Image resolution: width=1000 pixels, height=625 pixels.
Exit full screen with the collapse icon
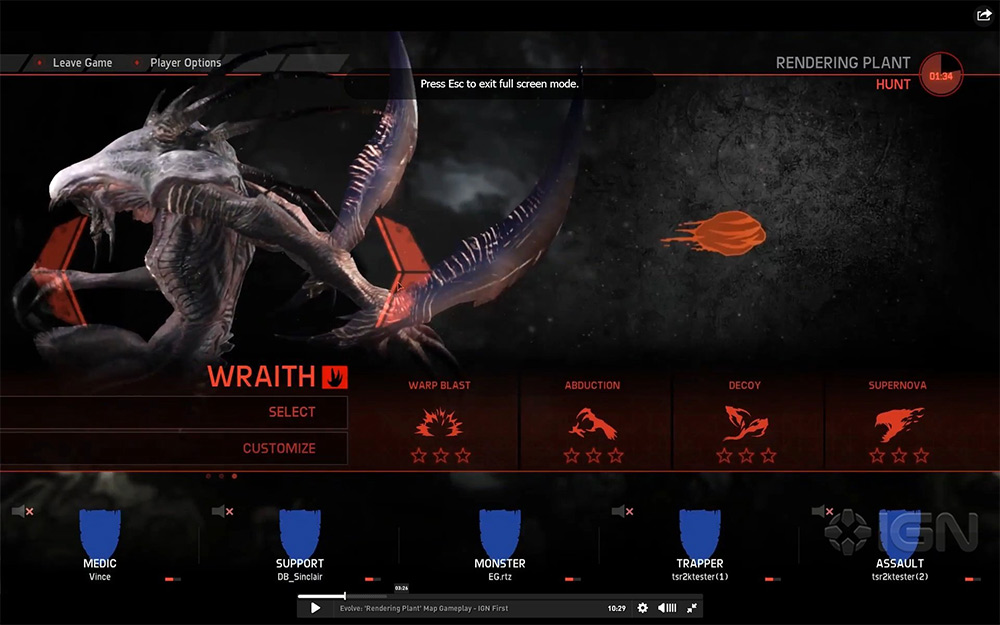pos(691,608)
